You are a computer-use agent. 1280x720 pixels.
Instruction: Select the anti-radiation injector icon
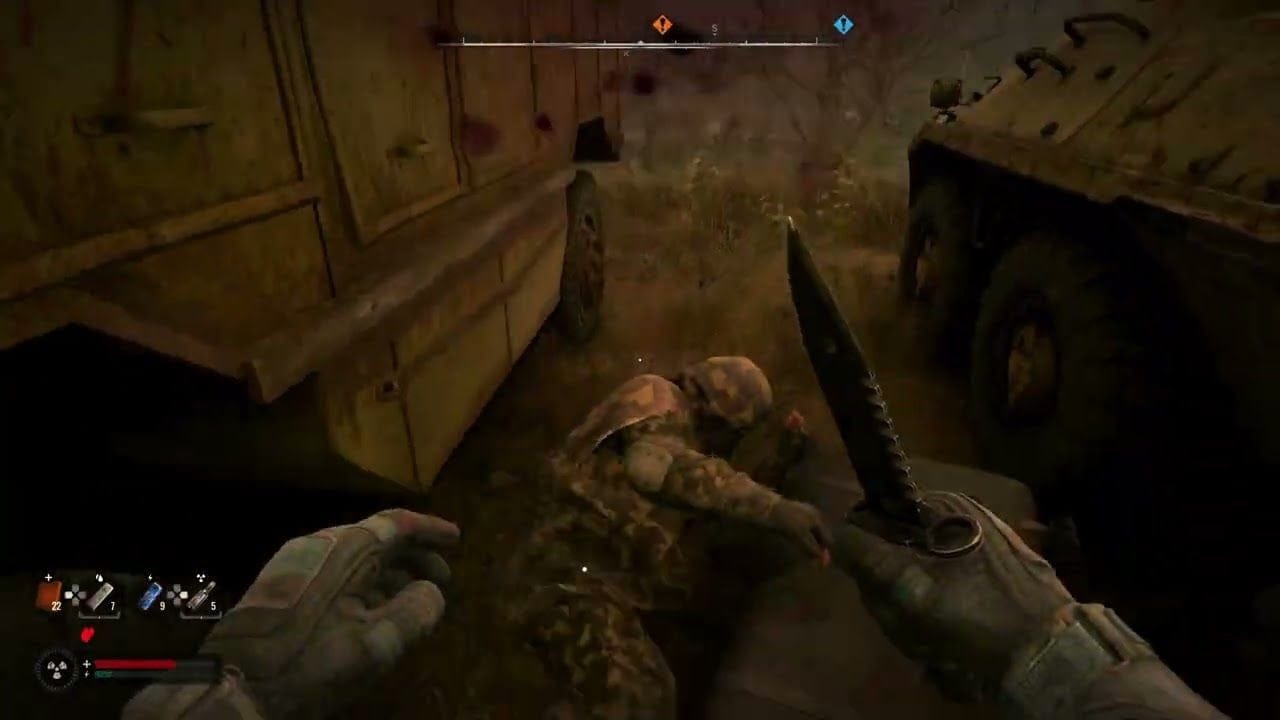(x=202, y=596)
